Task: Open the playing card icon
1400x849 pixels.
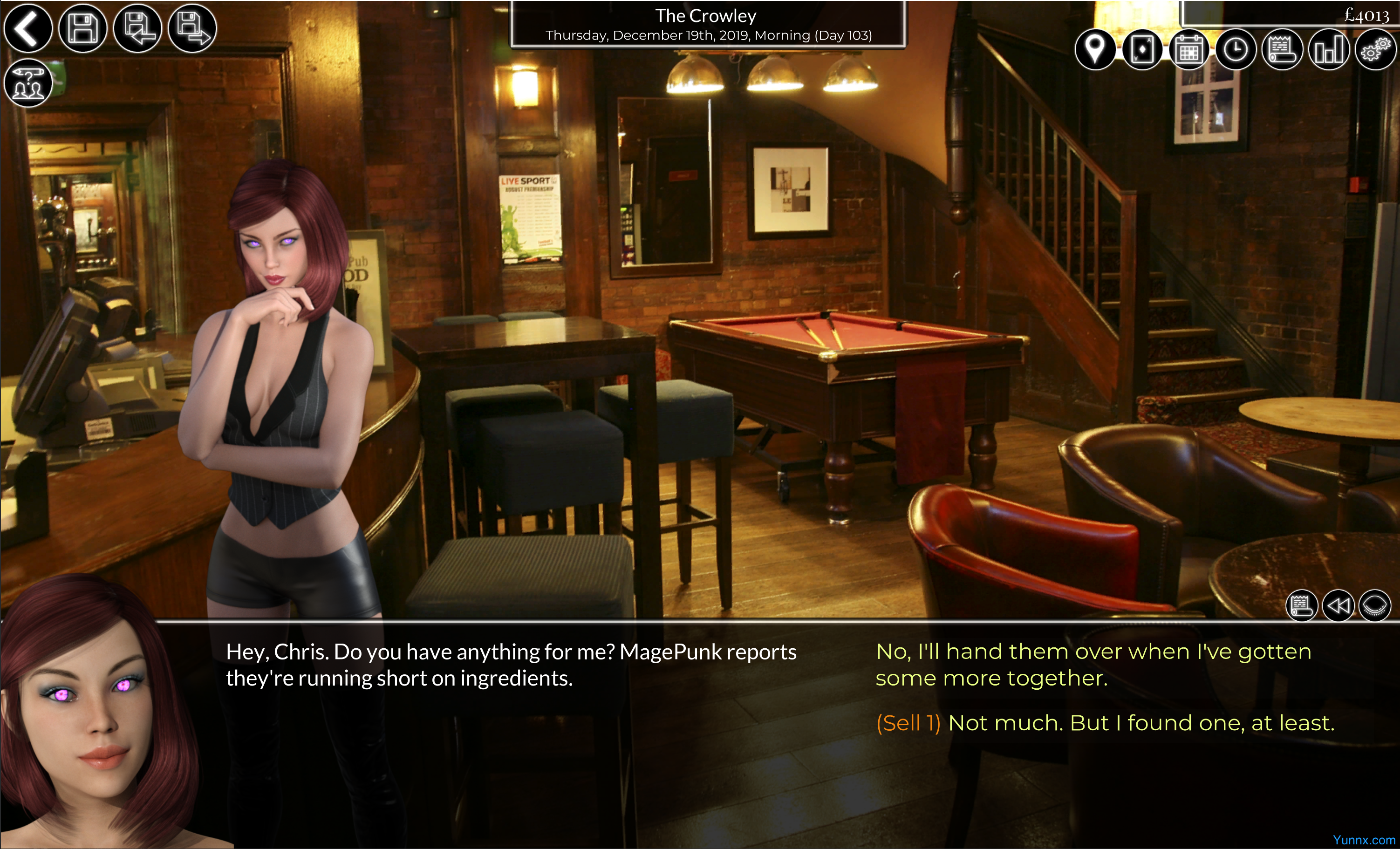Action: [x=1142, y=50]
